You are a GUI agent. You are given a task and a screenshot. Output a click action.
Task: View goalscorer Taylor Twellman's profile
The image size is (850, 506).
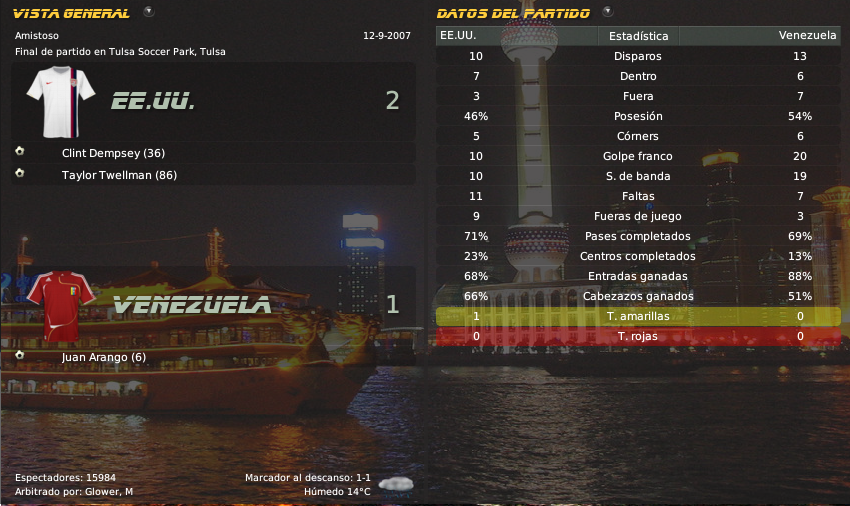click(119, 175)
